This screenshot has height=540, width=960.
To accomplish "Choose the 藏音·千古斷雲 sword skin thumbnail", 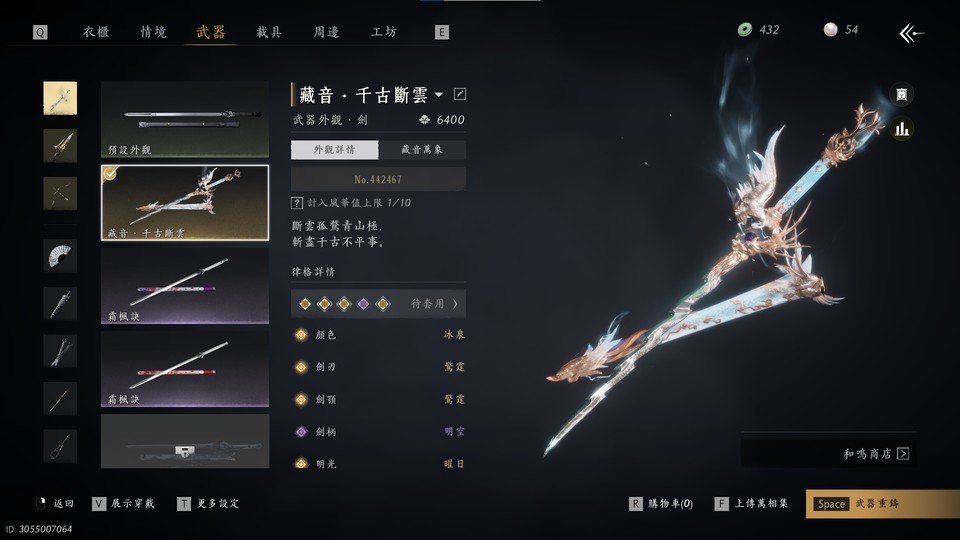I will 185,203.
